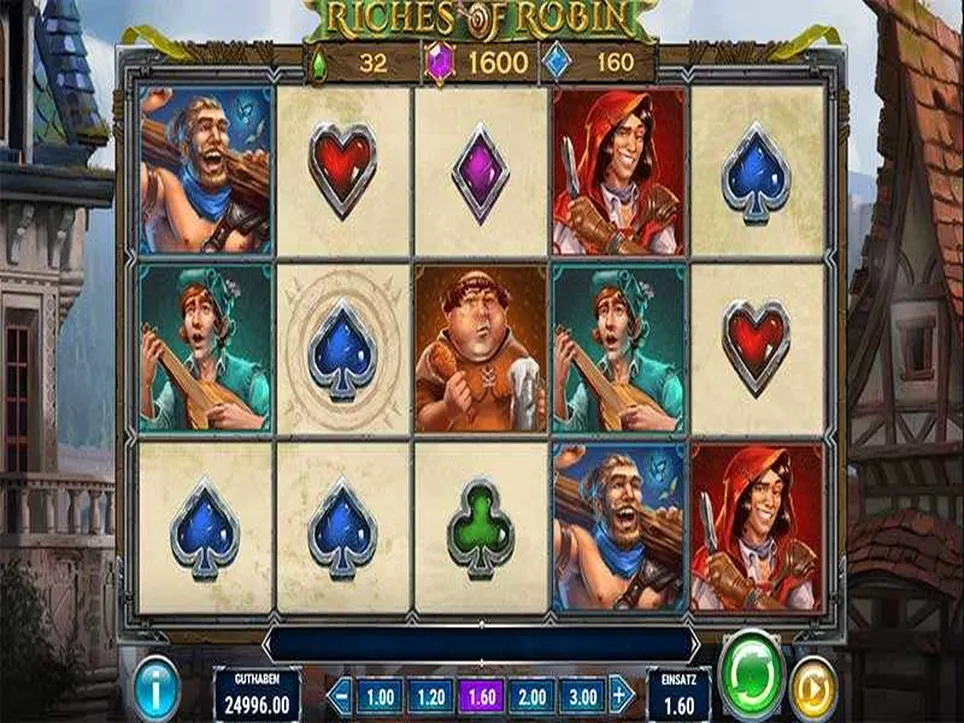Choose the 1.20 bet value
The image size is (964, 723).
point(431,694)
